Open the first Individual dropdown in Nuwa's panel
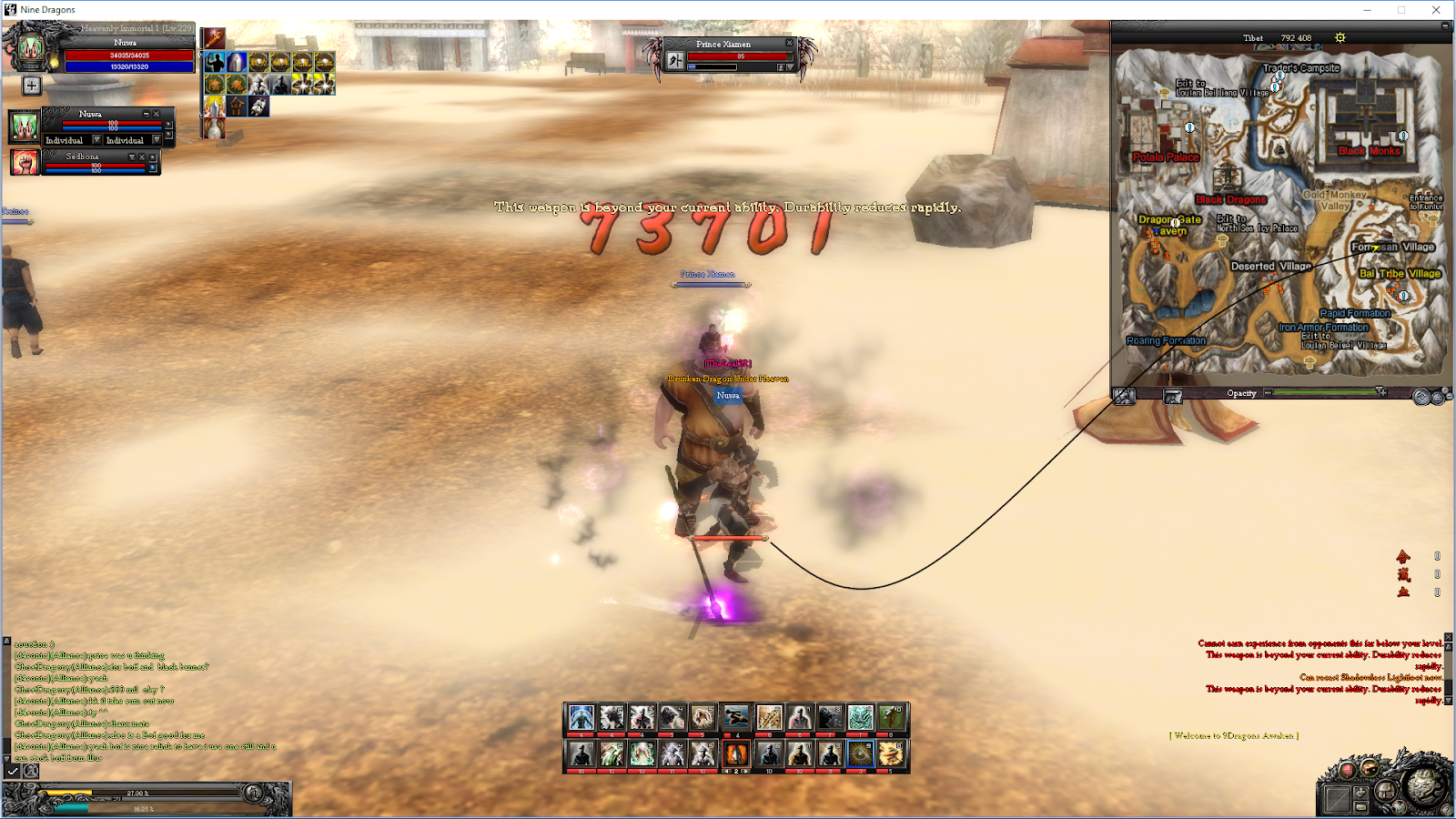 pyautogui.click(x=96, y=140)
